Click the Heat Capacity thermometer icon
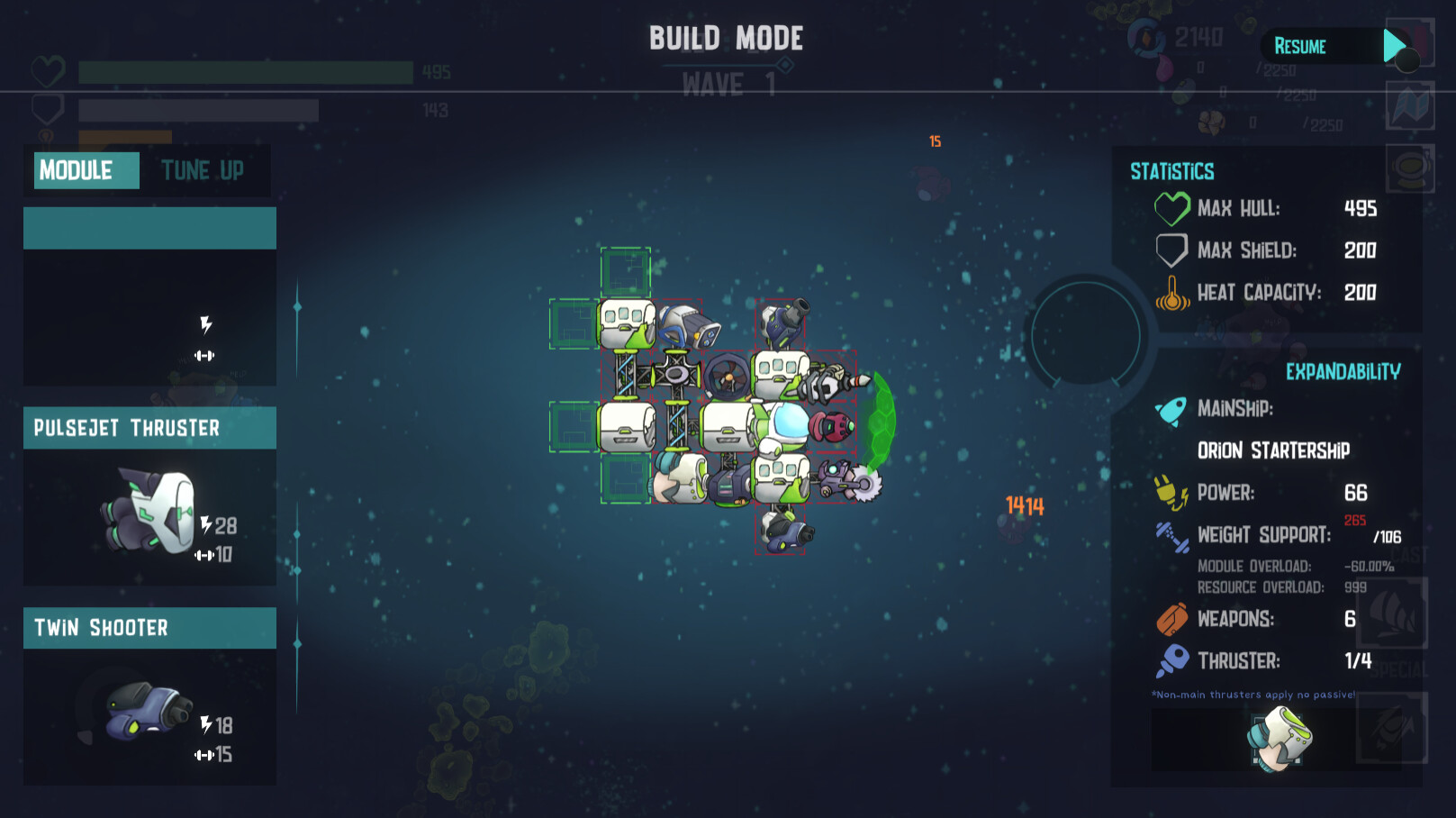1456x818 pixels. tap(1172, 293)
